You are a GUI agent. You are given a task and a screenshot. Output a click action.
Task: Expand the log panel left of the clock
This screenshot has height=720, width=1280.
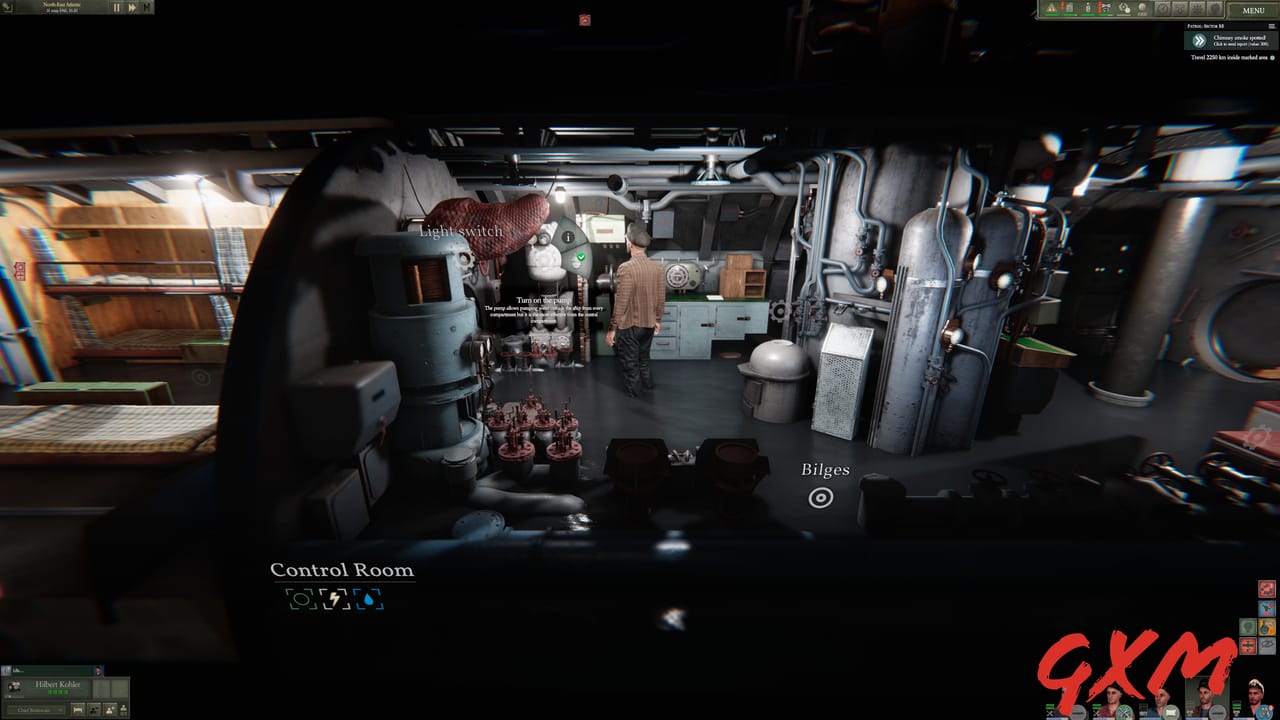click(x=7, y=7)
